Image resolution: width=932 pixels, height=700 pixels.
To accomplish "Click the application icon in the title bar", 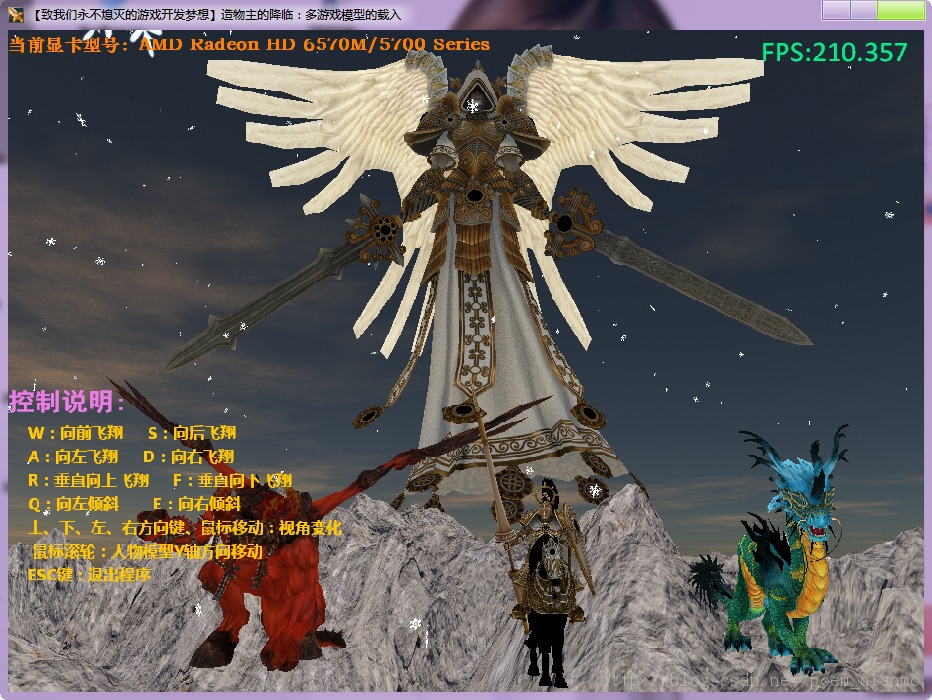I will (16, 14).
